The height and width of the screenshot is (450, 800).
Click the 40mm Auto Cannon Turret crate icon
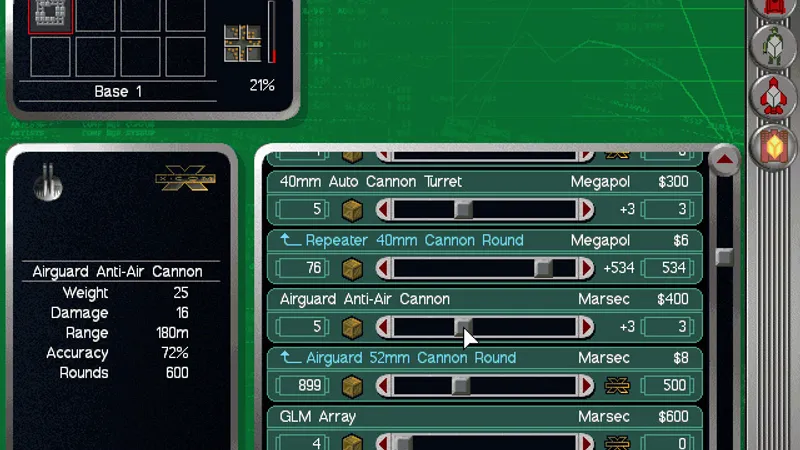tap(352, 210)
